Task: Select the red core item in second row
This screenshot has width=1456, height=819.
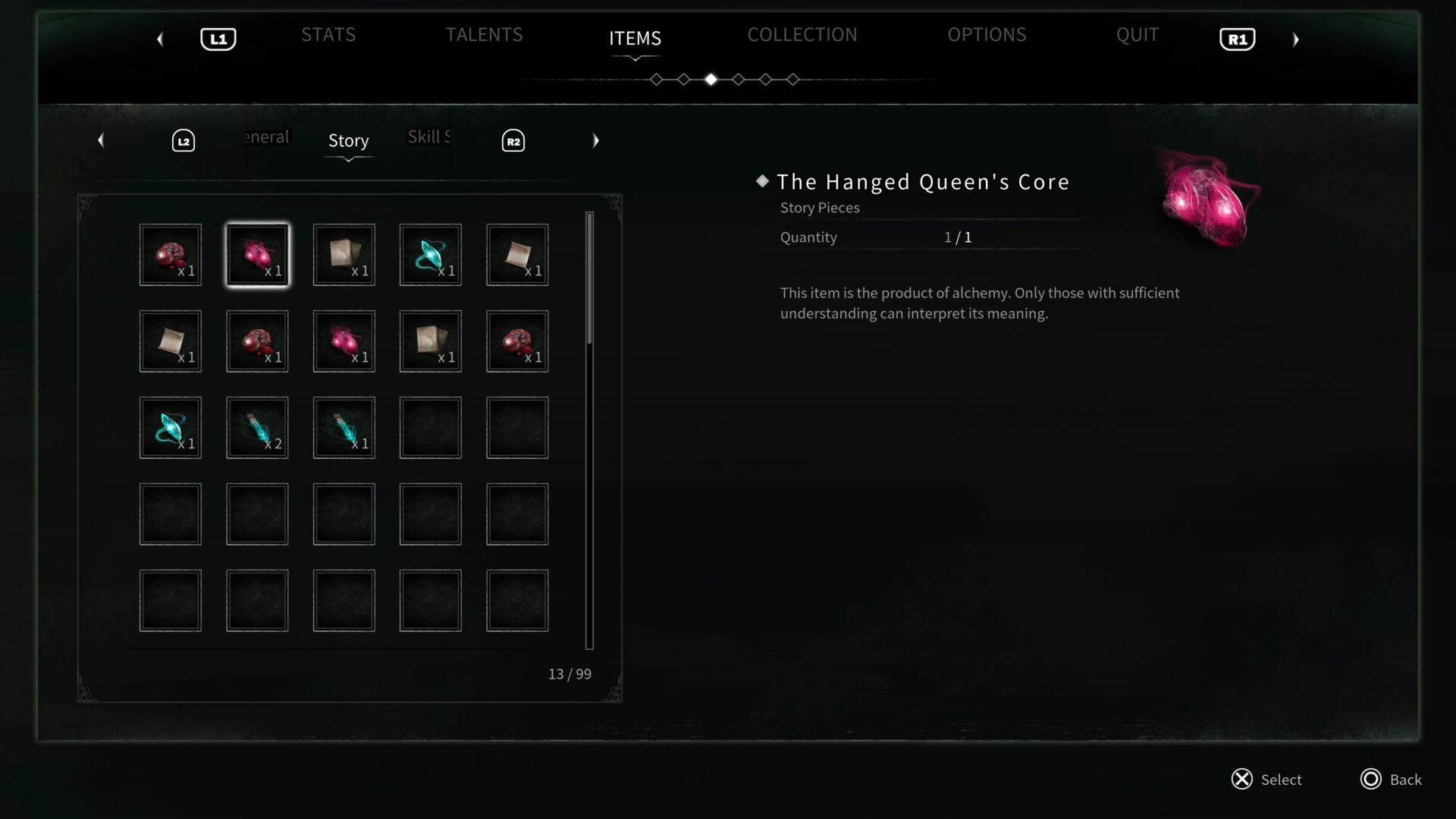Action: tap(257, 341)
